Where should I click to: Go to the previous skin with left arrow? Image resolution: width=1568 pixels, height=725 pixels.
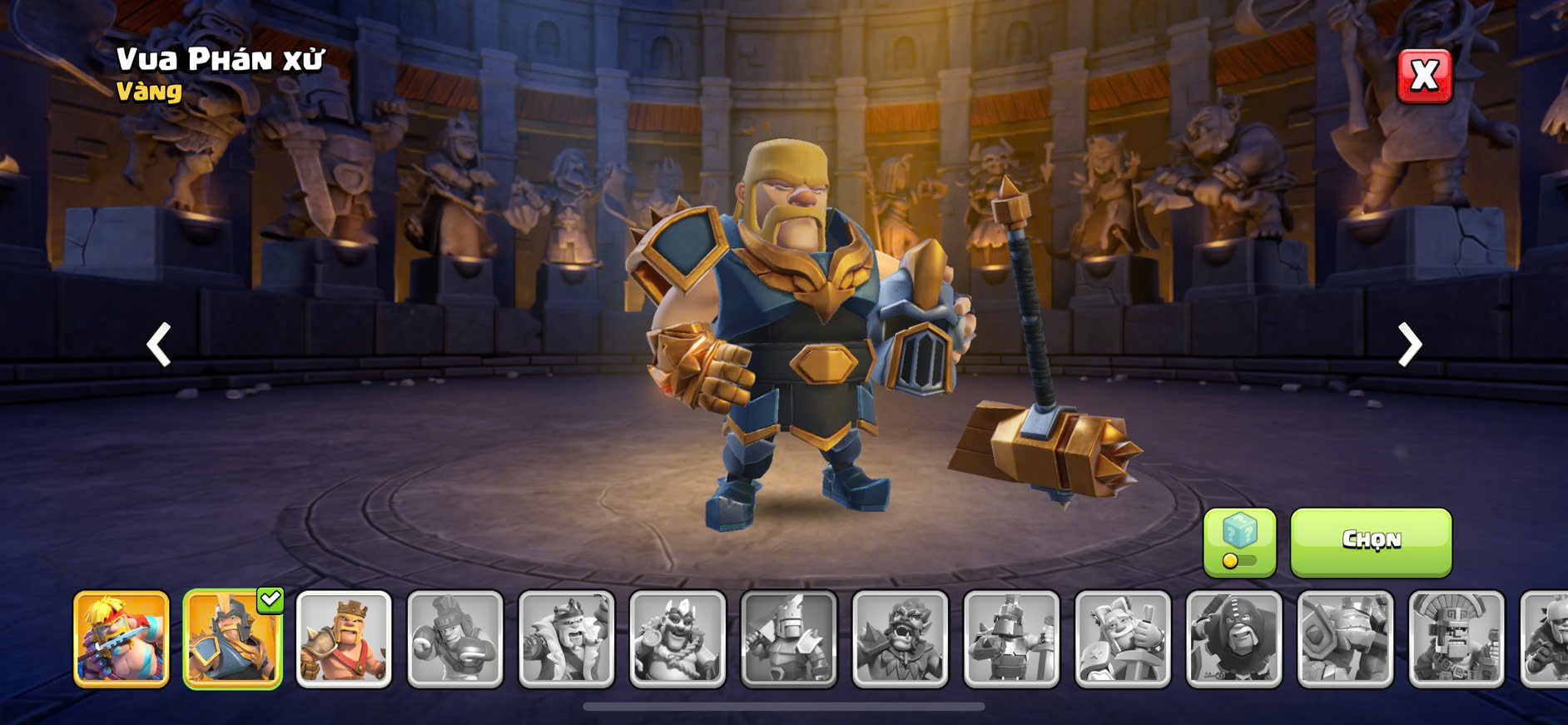click(159, 344)
